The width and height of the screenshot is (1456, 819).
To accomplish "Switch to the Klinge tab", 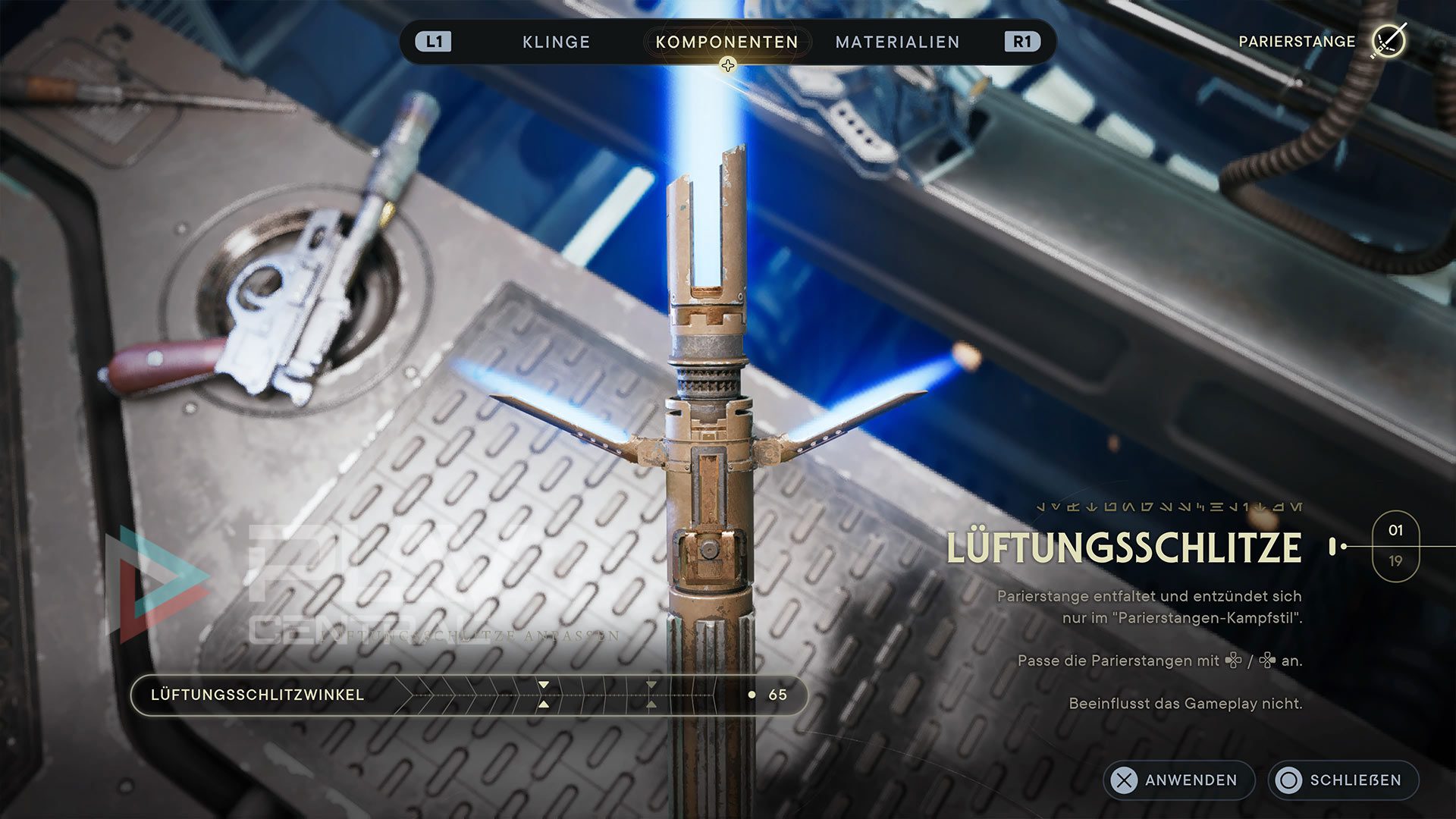I will tap(556, 42).
